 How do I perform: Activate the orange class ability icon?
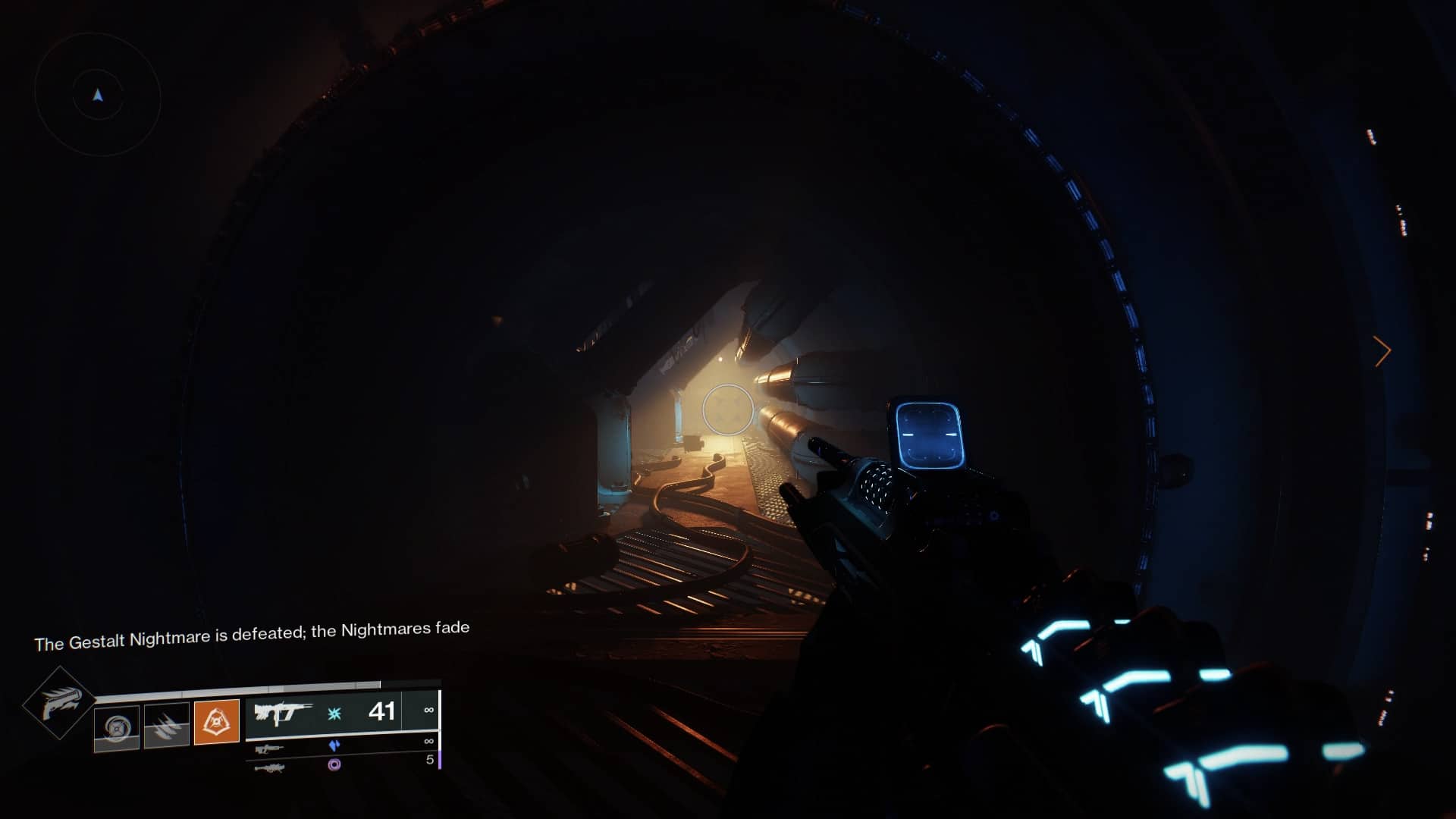pyautogui.click(x=217, y=721)
